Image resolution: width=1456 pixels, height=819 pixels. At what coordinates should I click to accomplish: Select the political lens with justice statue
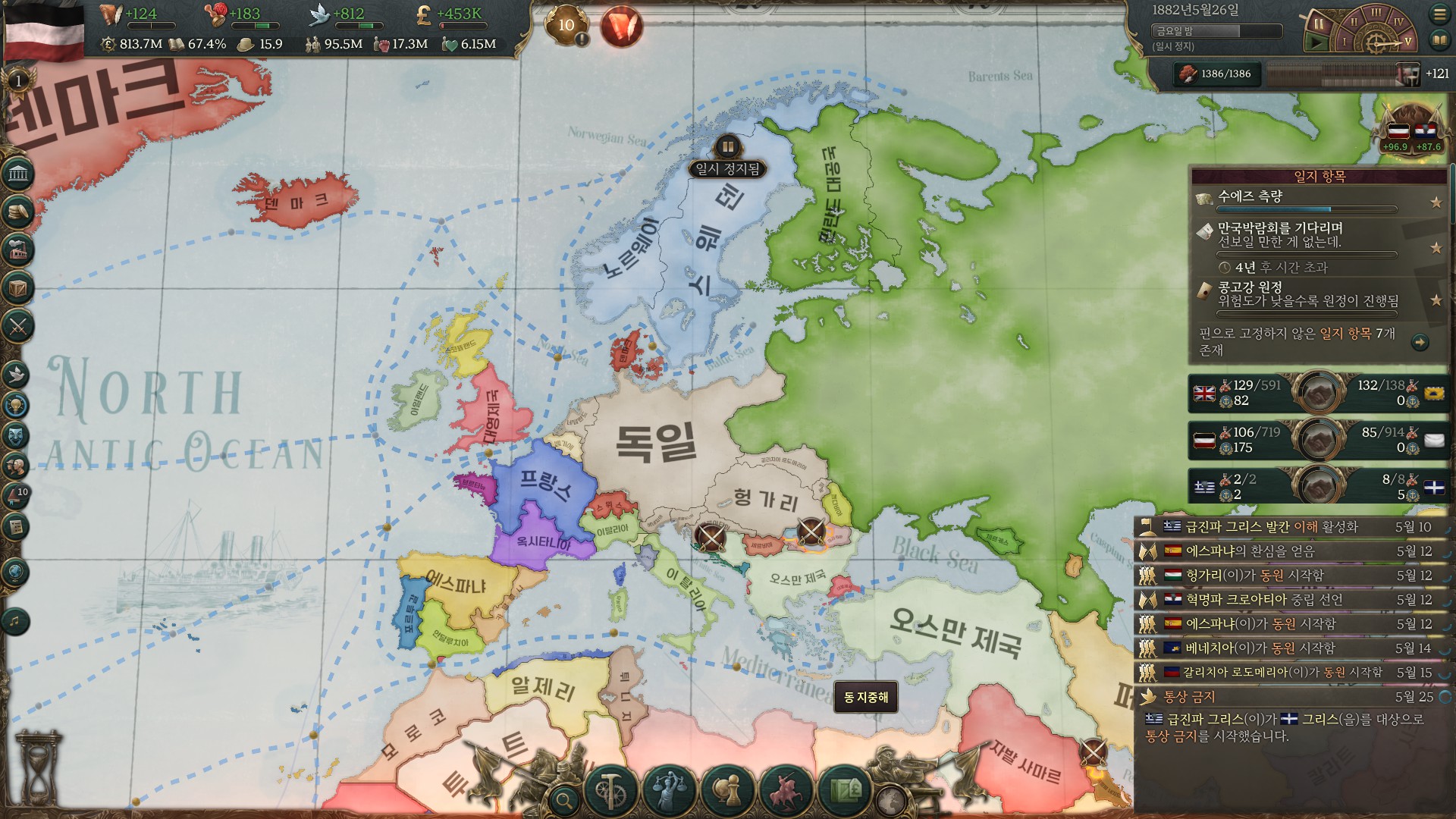point(668,790)
